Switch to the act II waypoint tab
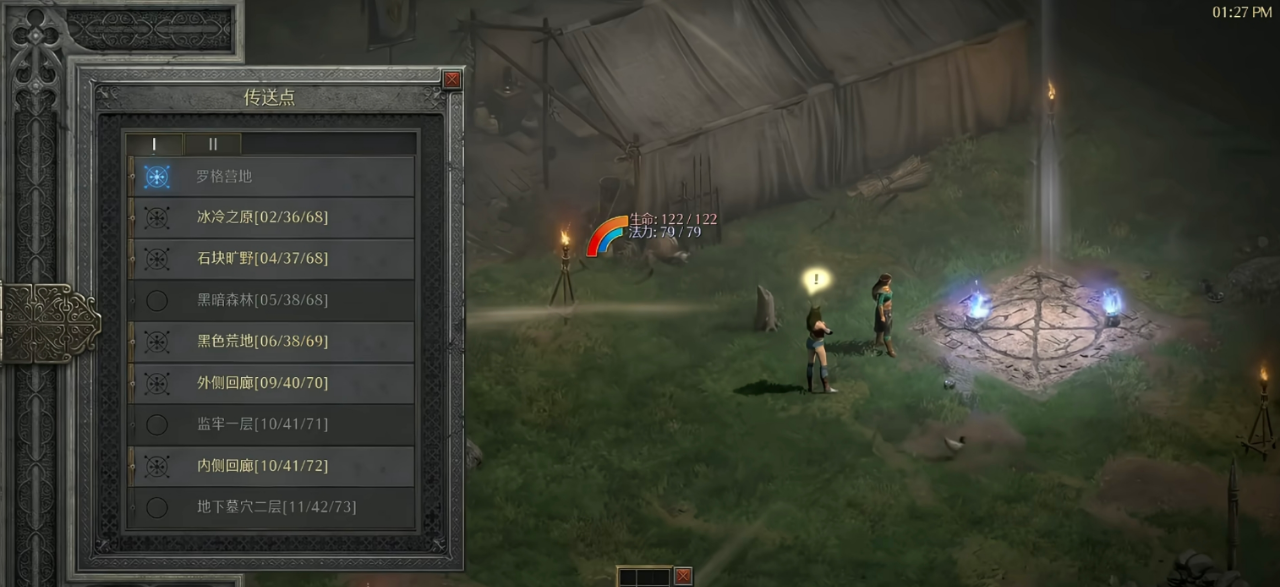The height and width of the screenshot is (587, 1280). click(x=212, y=144)
